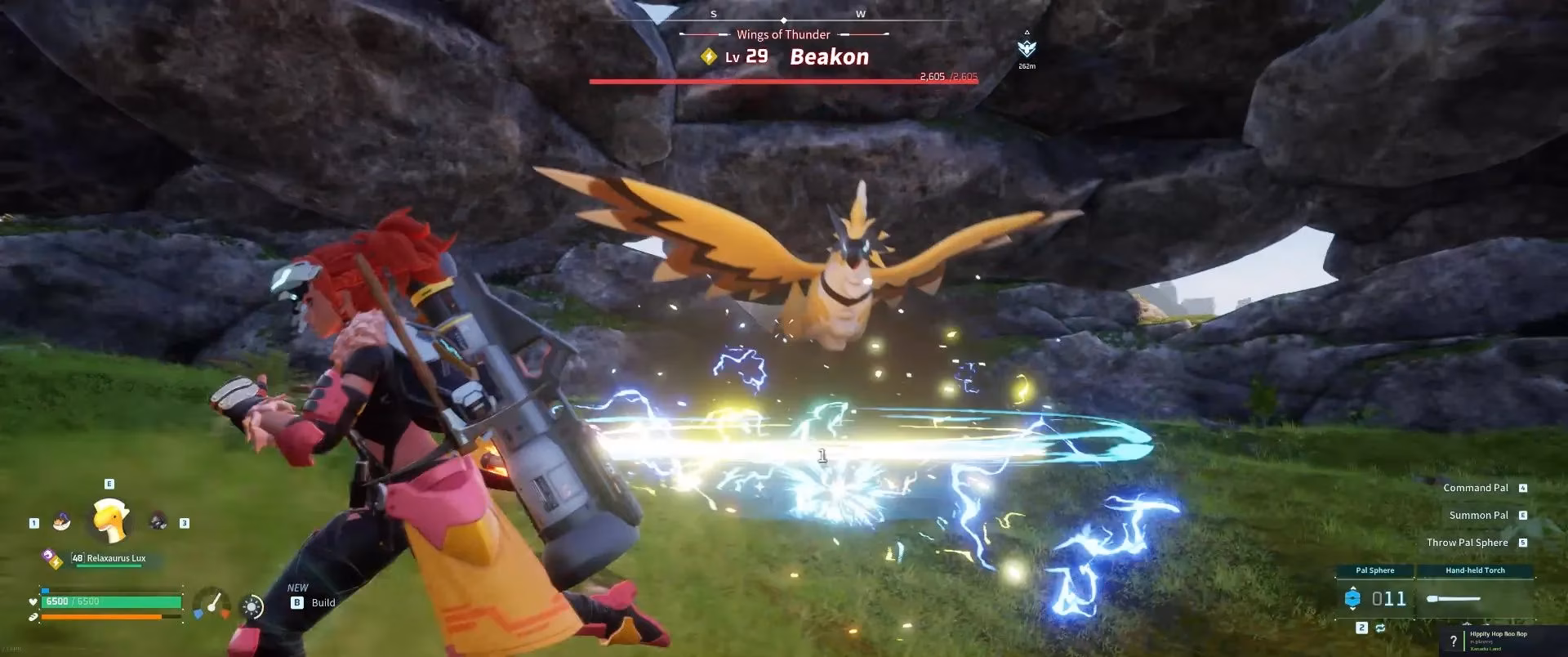
Task: Click the up arrow on Pal Sphere selector
Action: pos(1353,588)
